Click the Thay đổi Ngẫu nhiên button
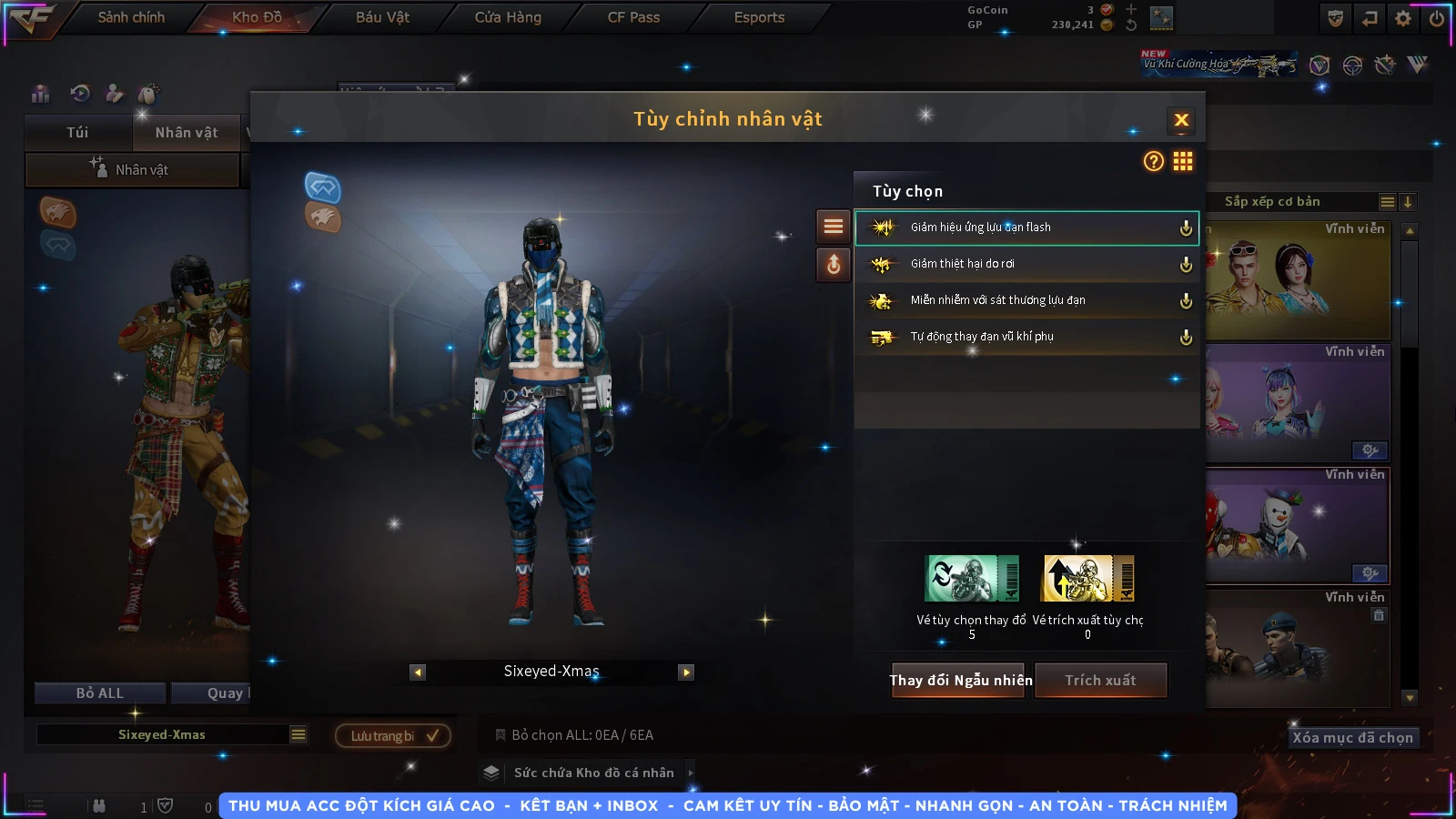1456x819 pixels. [x=960, y=681]
